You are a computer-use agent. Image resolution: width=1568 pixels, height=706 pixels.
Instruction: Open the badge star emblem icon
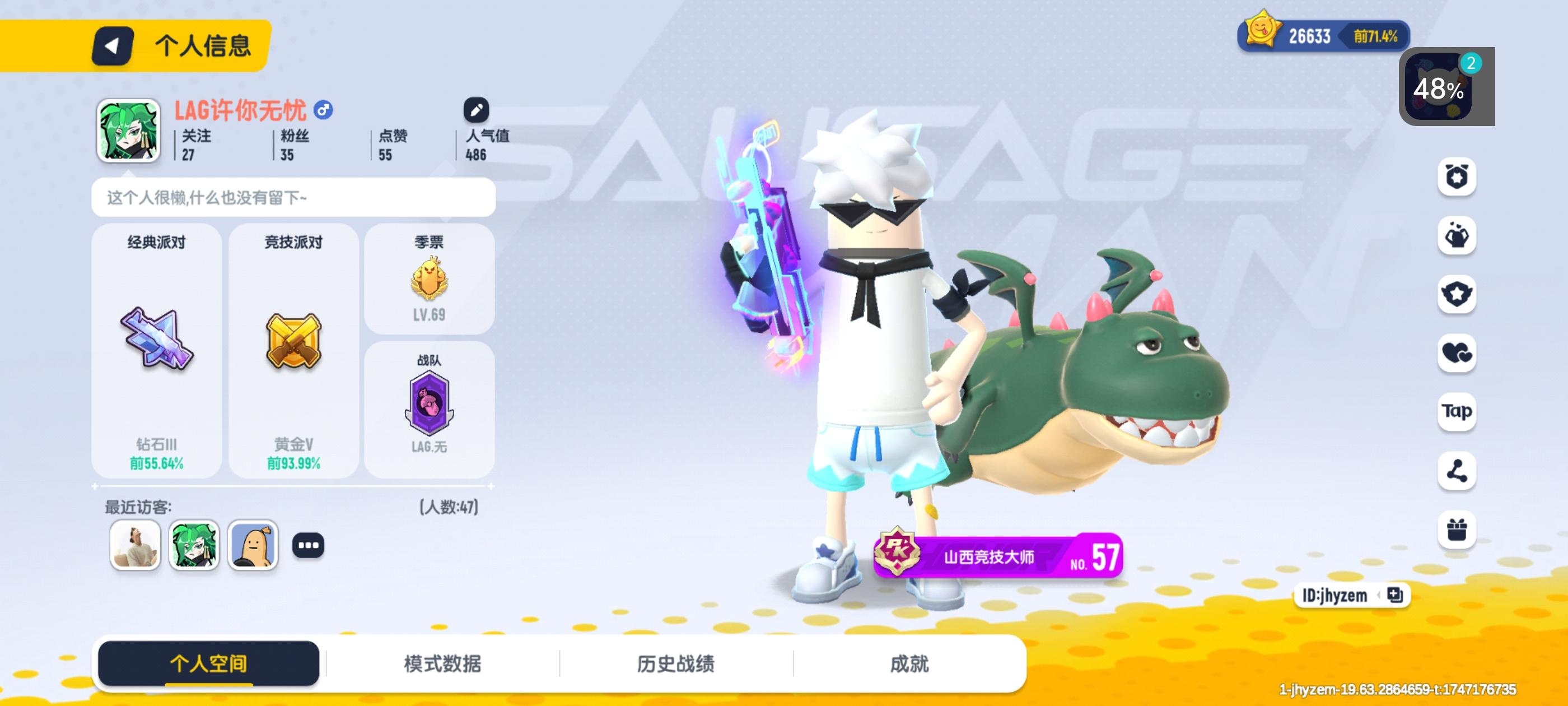click(x=1456, y=295)
